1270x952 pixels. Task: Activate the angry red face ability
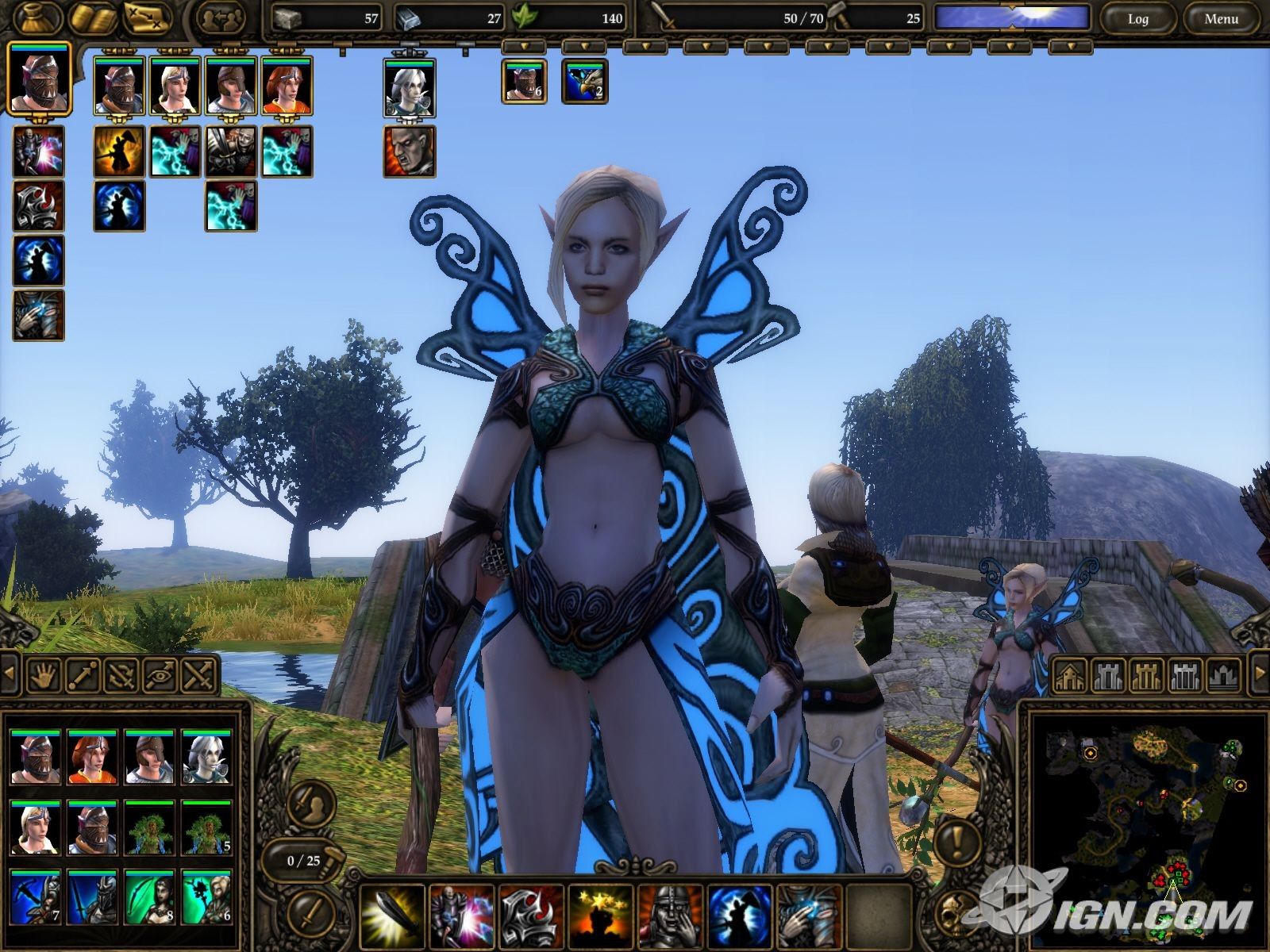click(410, 151)
